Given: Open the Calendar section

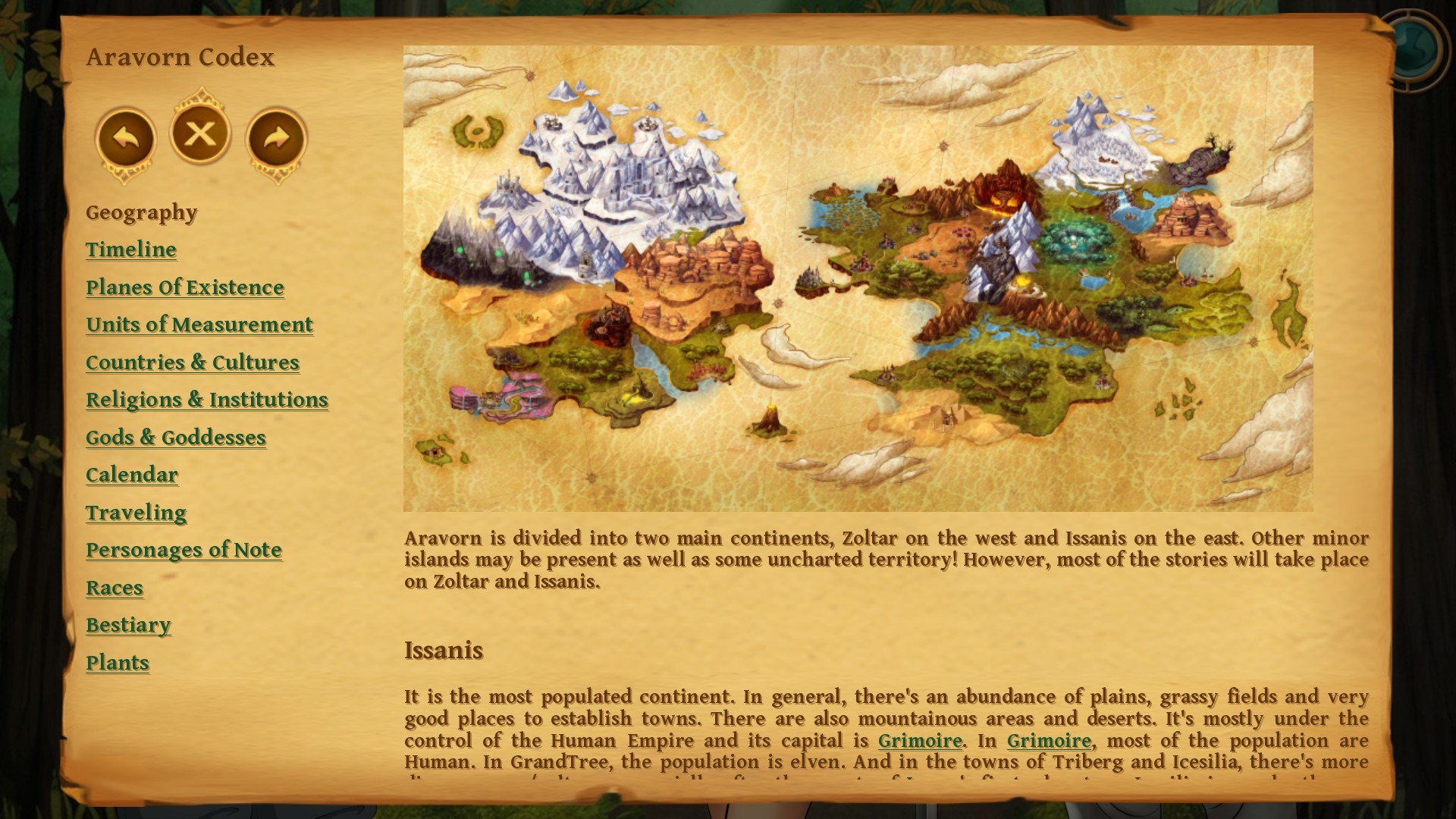Looking at the screenshot, I should (x=132, y=475).
